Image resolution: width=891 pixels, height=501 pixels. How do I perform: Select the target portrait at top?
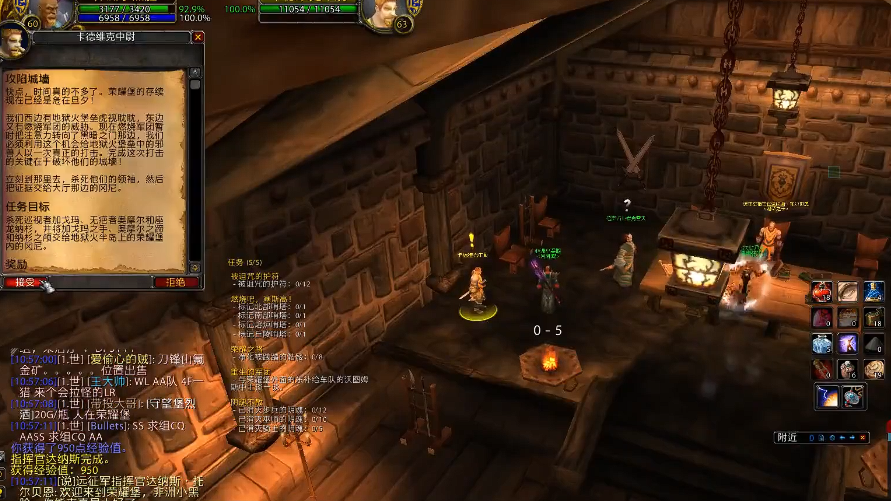coord(388,14)
